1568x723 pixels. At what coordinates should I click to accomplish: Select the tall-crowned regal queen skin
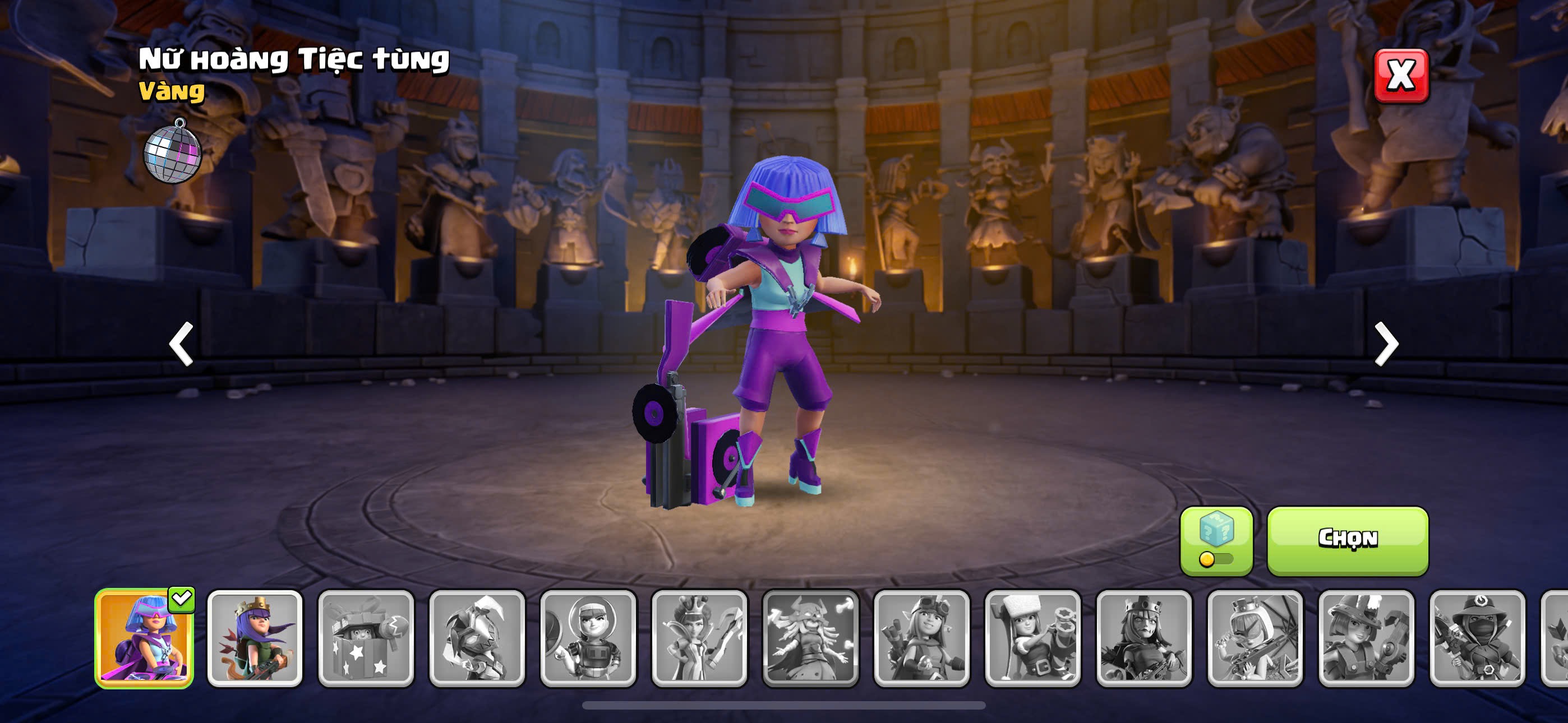coord(699,638)
